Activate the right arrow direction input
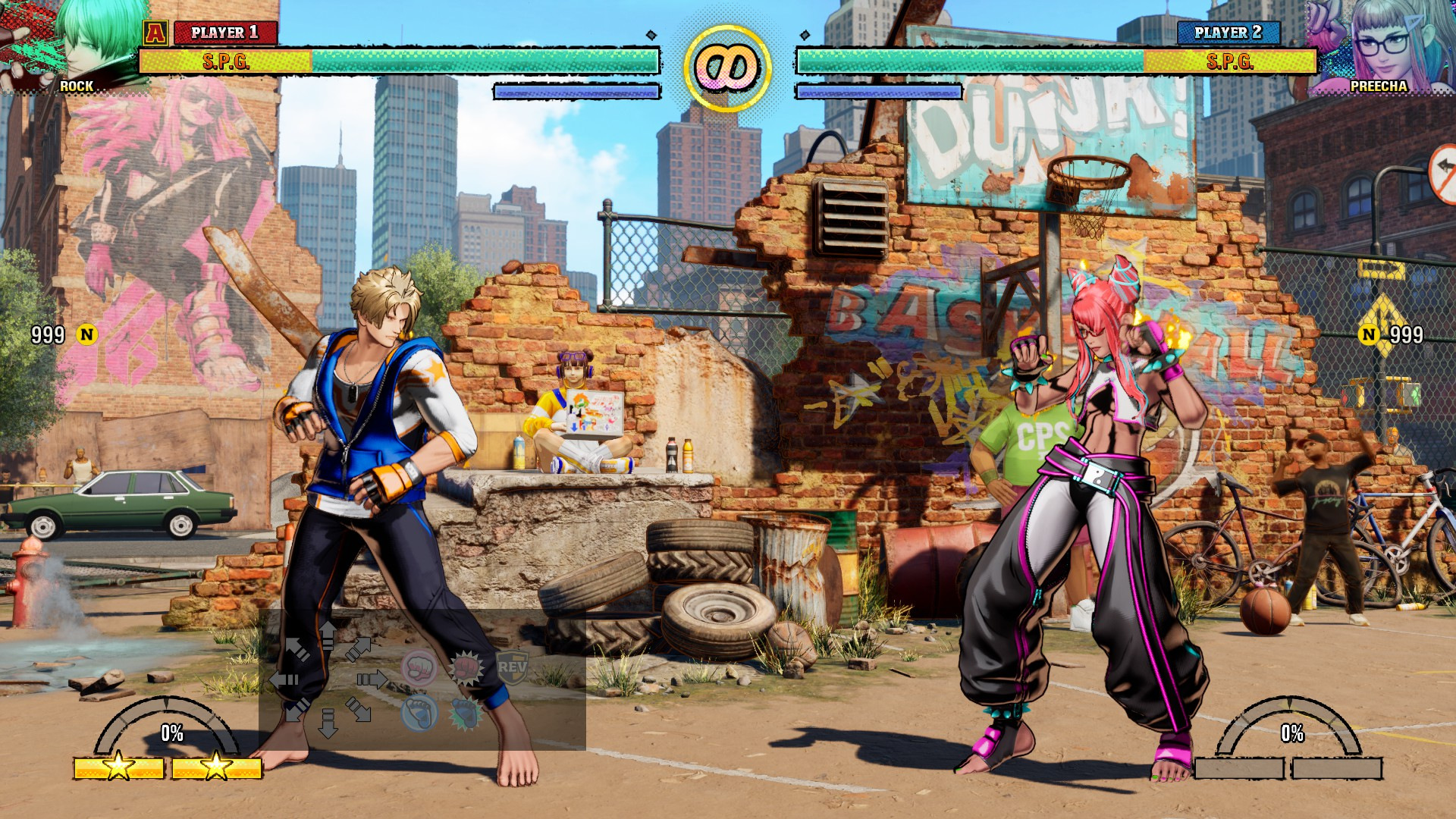 pos(372,679)
